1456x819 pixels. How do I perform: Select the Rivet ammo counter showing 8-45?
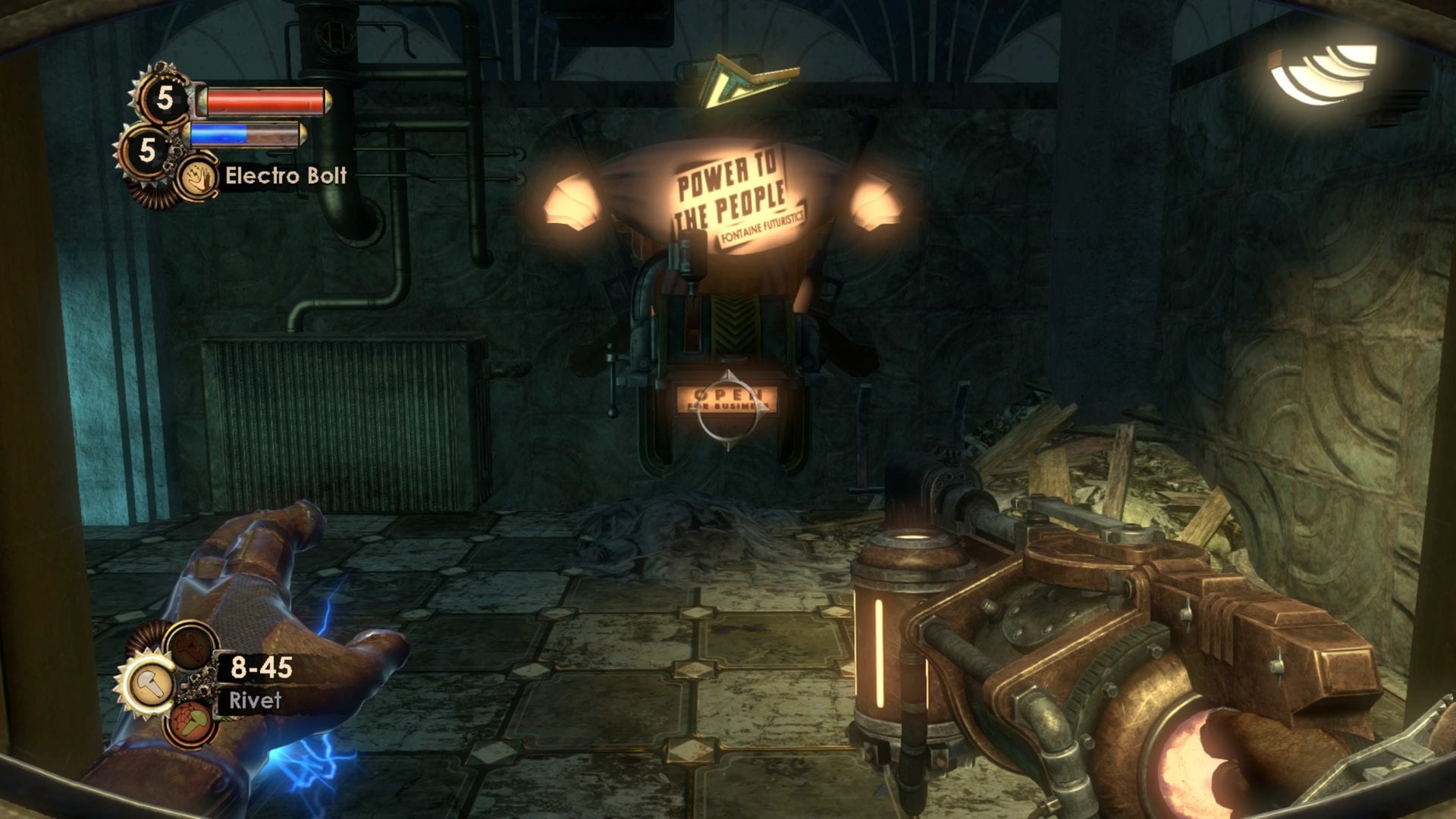click(x=260, y=667)
